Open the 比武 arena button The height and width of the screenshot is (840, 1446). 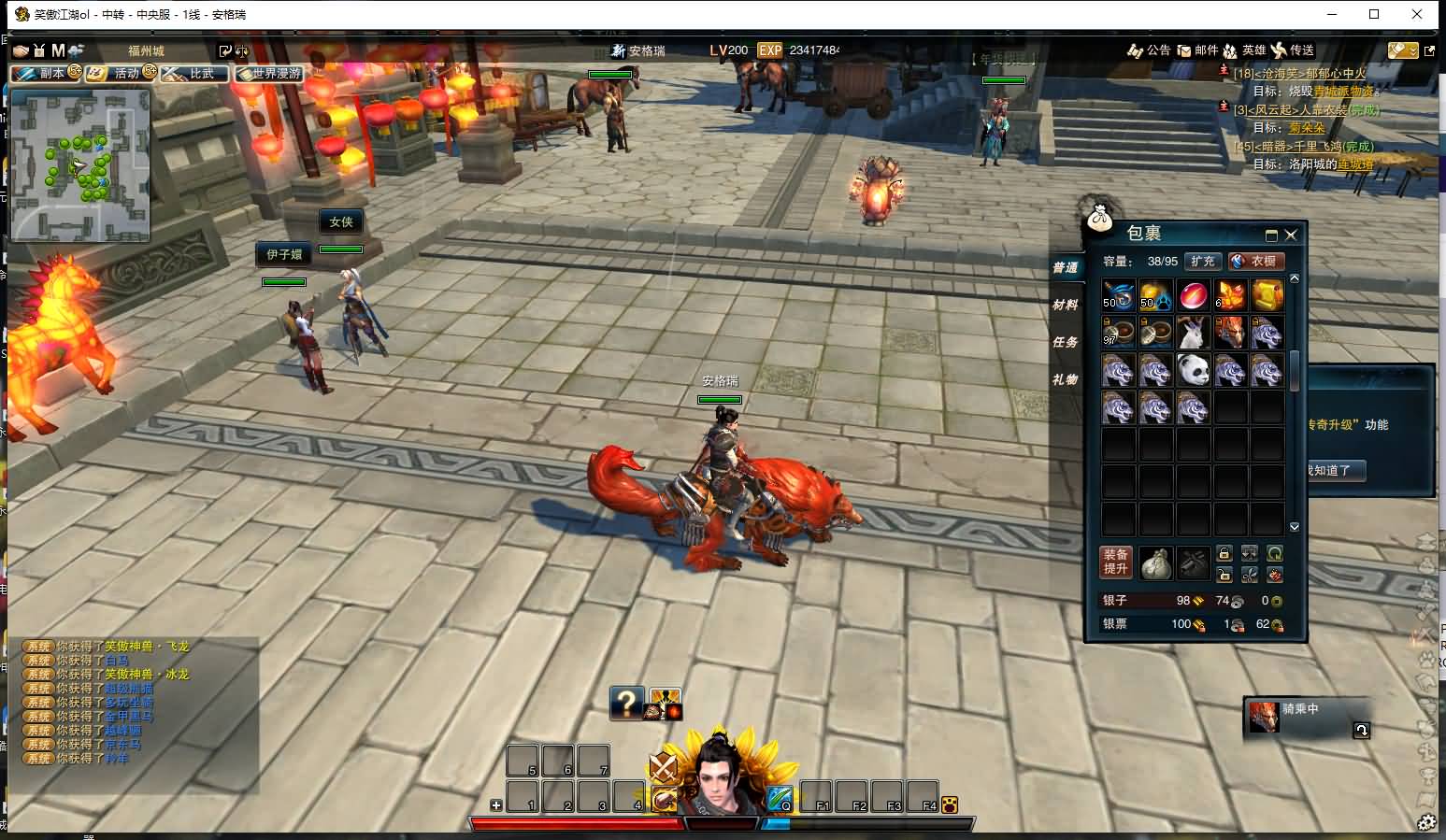[x=195, y=73]
